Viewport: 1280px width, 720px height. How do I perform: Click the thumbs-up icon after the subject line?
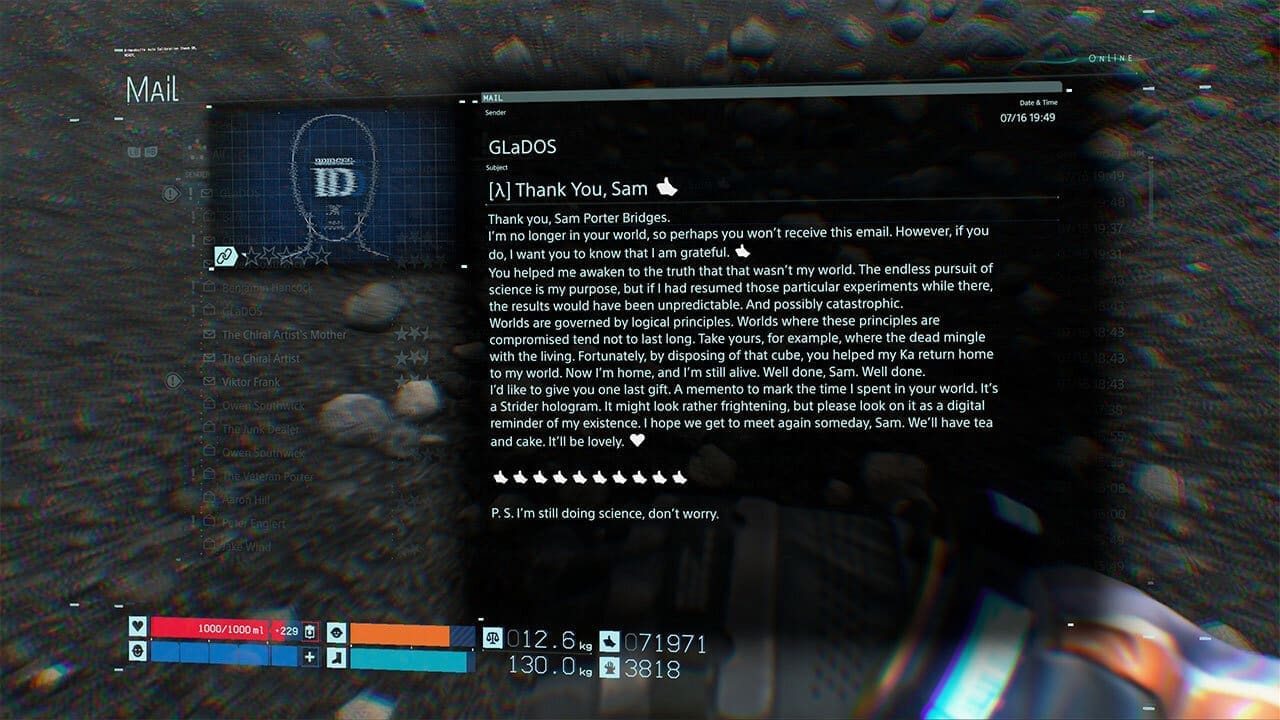[x=665, y=187]
